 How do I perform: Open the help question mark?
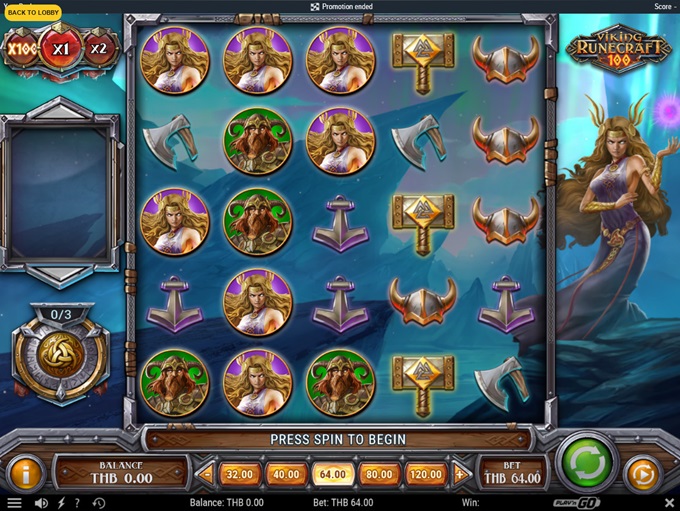click(77, 503)
